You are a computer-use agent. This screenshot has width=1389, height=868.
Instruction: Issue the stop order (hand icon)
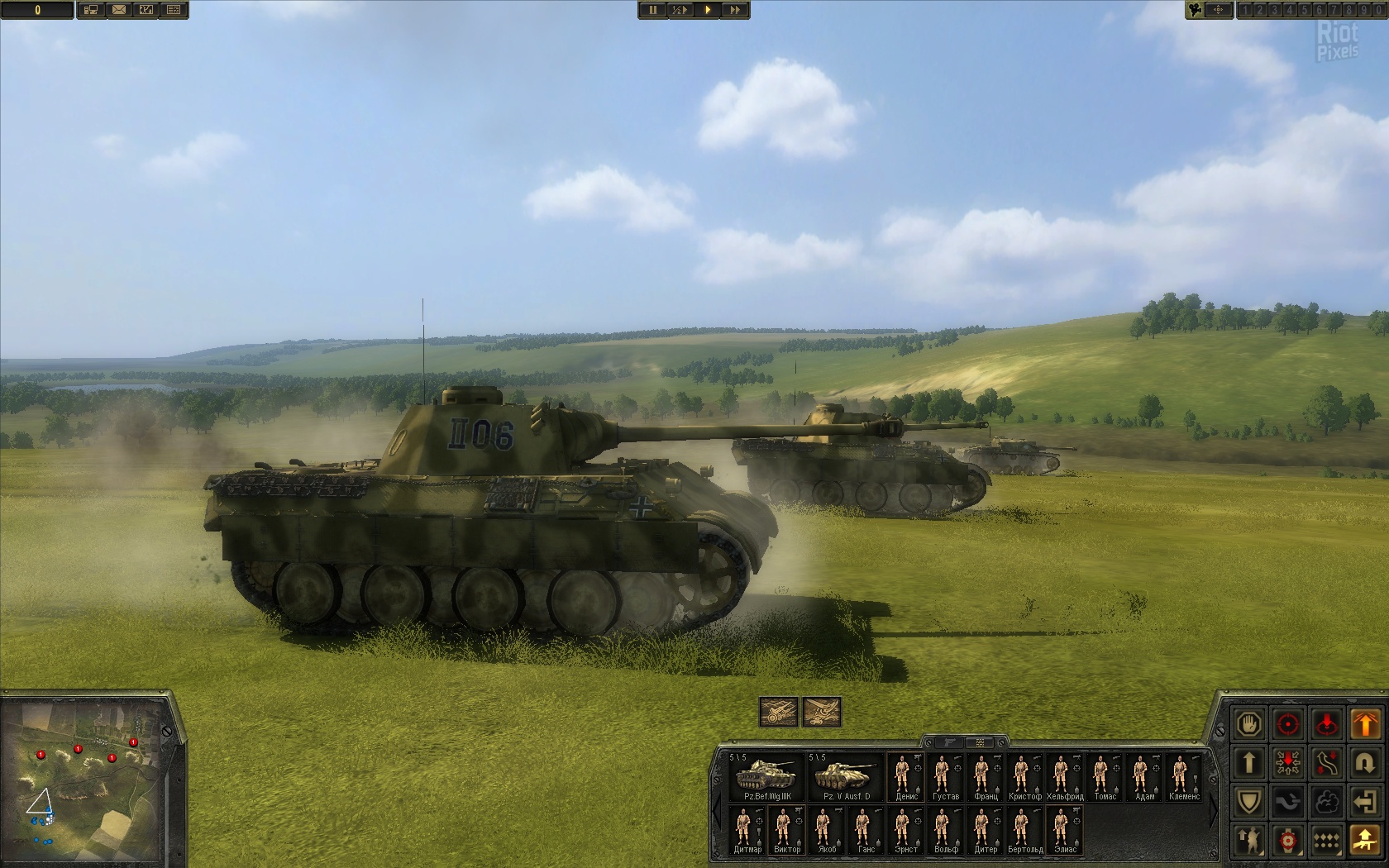point(1249,724)
